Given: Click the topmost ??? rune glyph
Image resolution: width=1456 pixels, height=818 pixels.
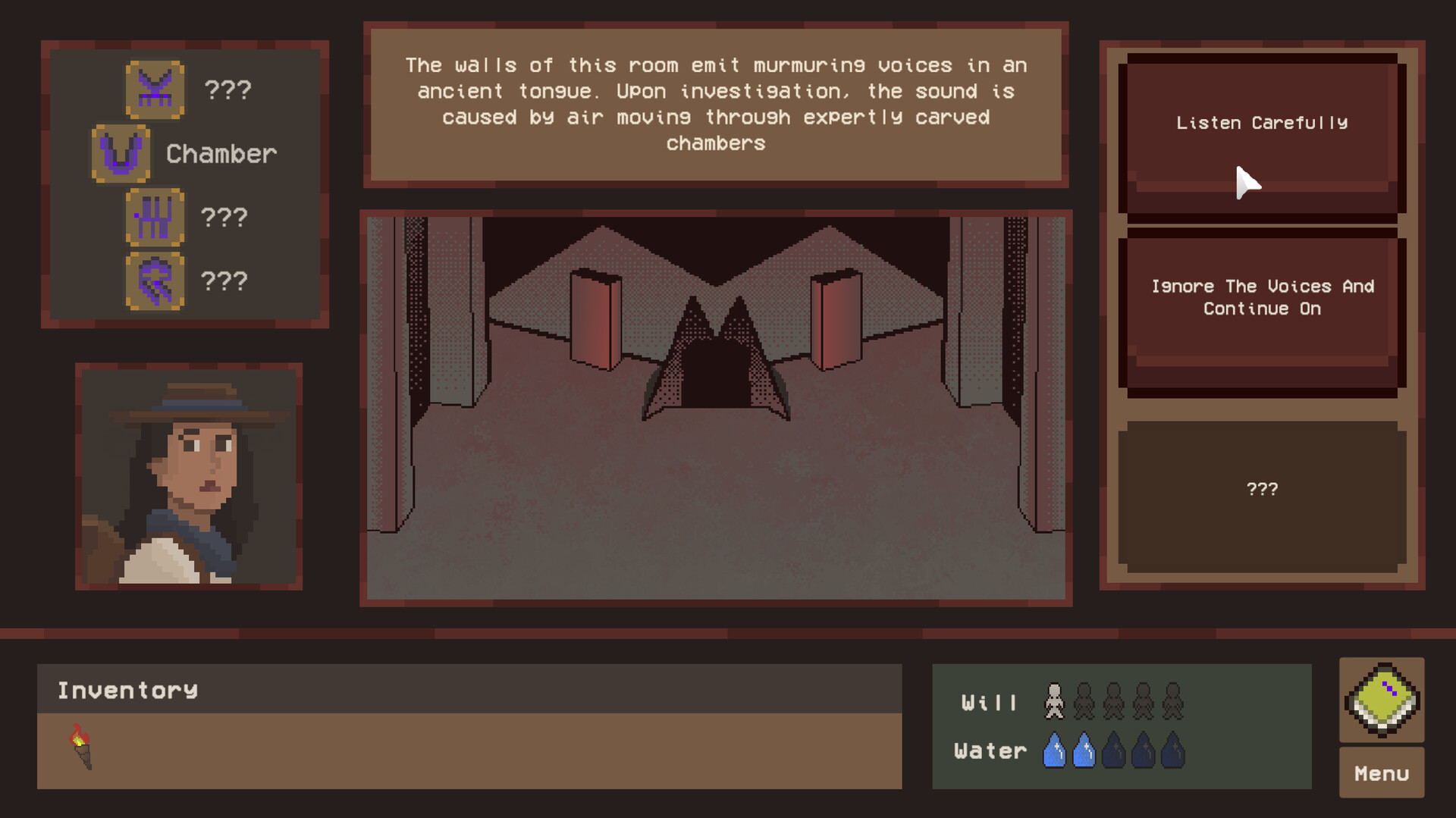Looking at the screenshot, I should tap(155, 90).
